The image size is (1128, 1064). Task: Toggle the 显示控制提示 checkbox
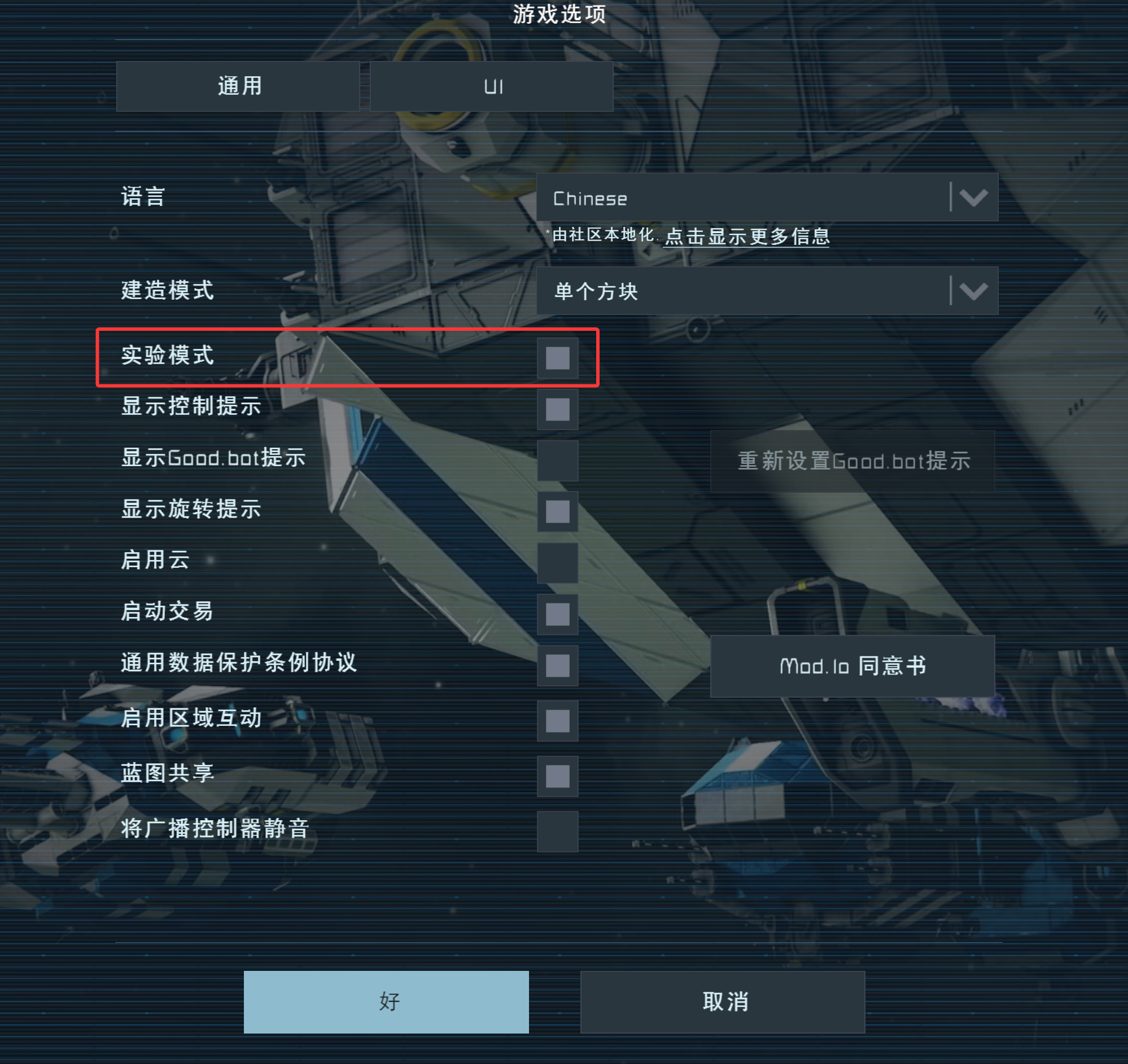(x=557, y=409)
